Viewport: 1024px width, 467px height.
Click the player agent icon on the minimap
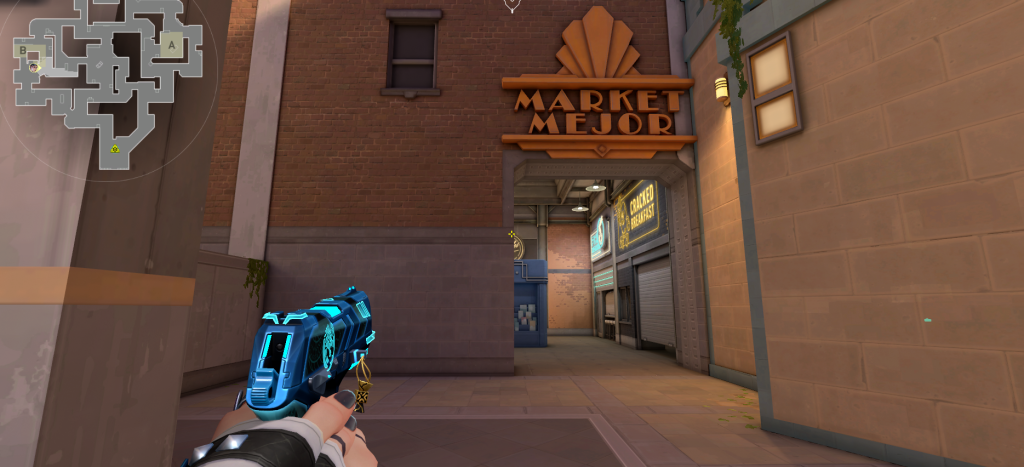click(x=34, y=66)
